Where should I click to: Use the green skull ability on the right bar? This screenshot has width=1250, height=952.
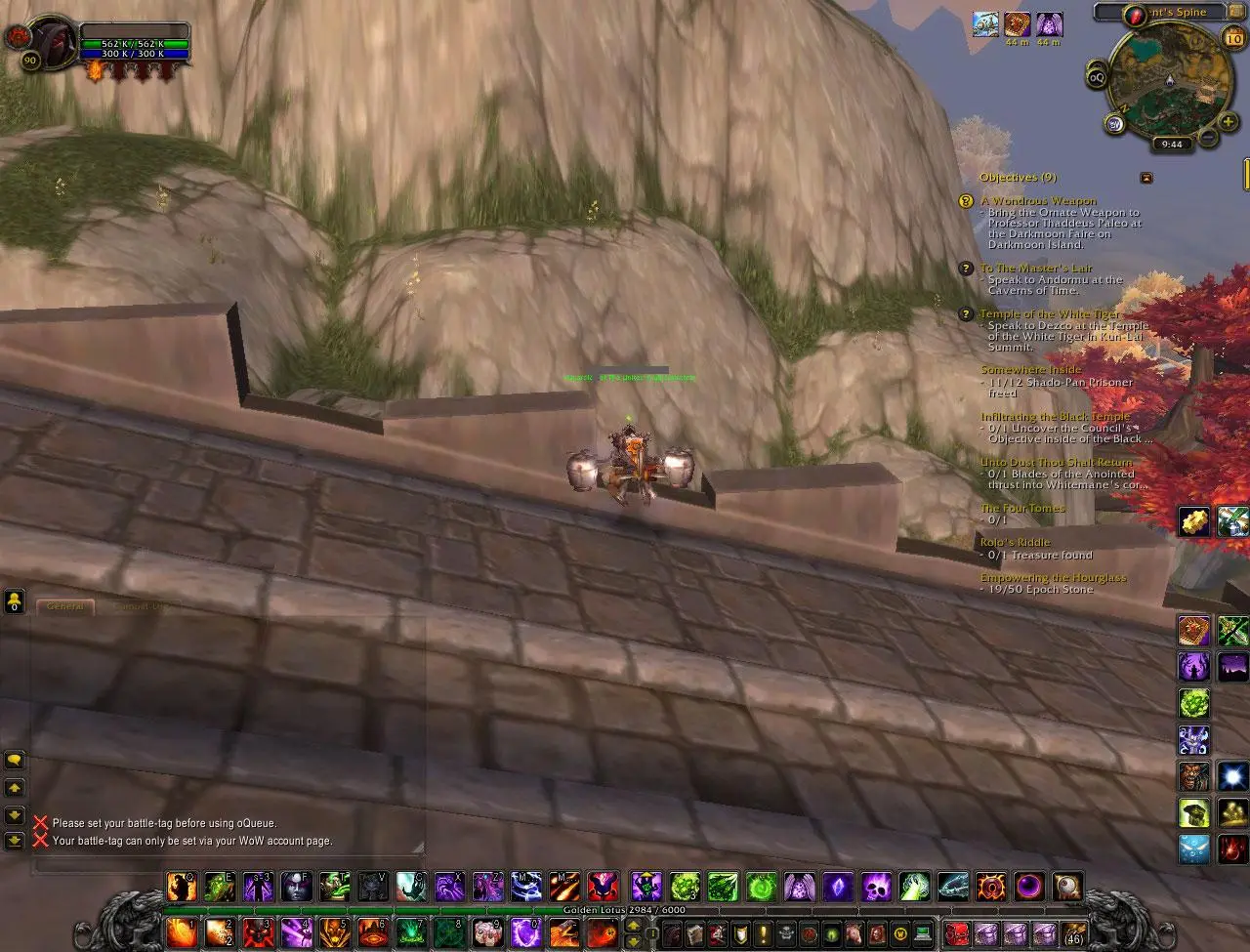pos(1193,812)
